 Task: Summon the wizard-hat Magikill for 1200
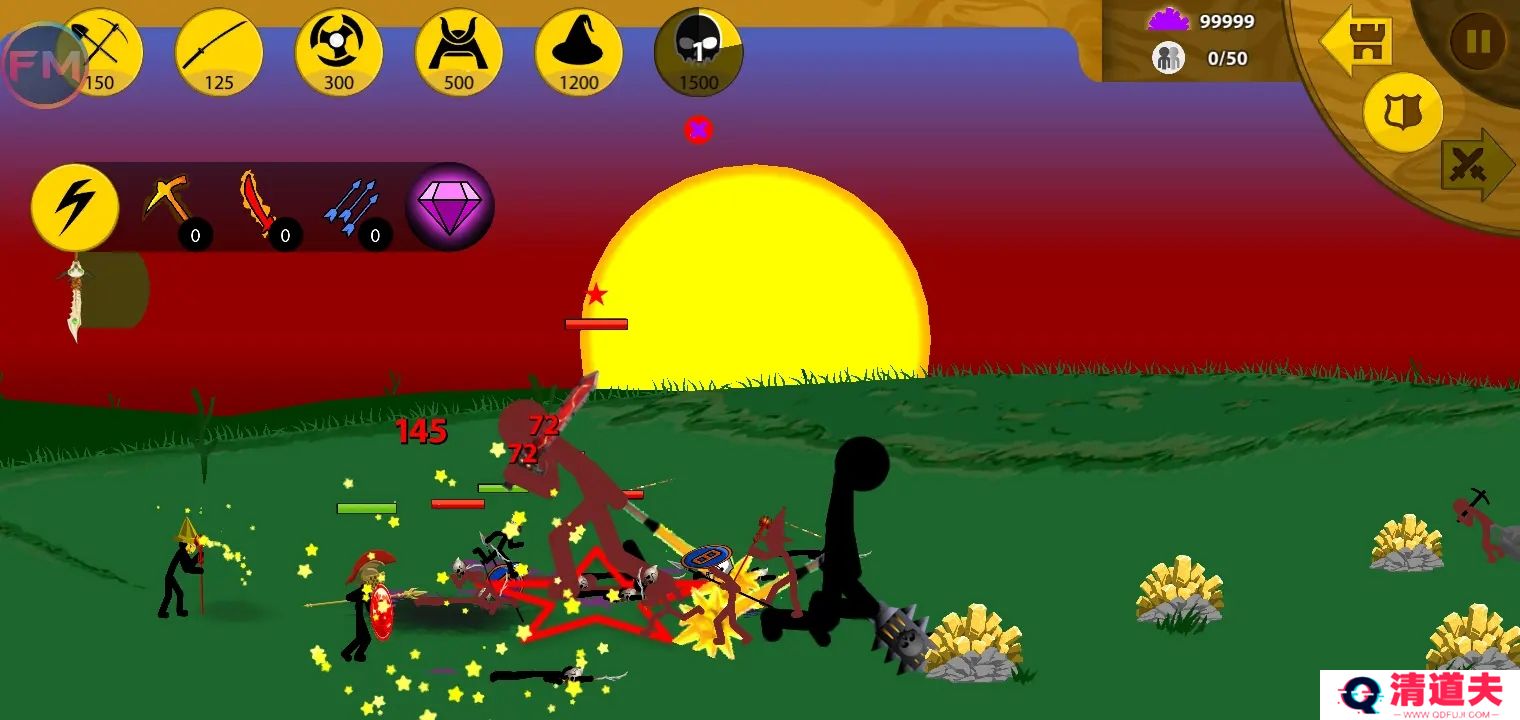pyautogui.click(x=579, y=52)
